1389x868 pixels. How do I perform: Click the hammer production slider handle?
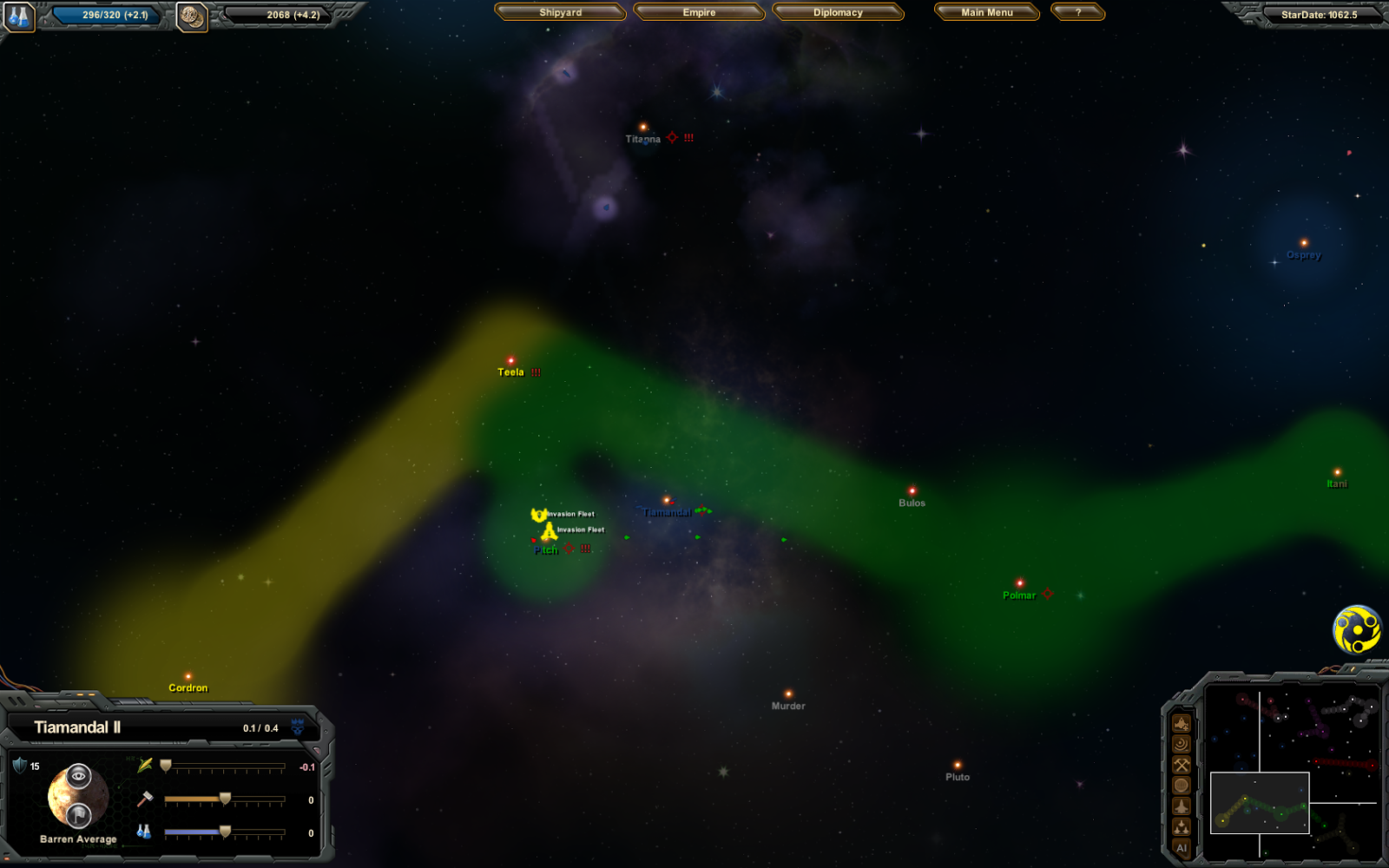[x=226, y=798]
